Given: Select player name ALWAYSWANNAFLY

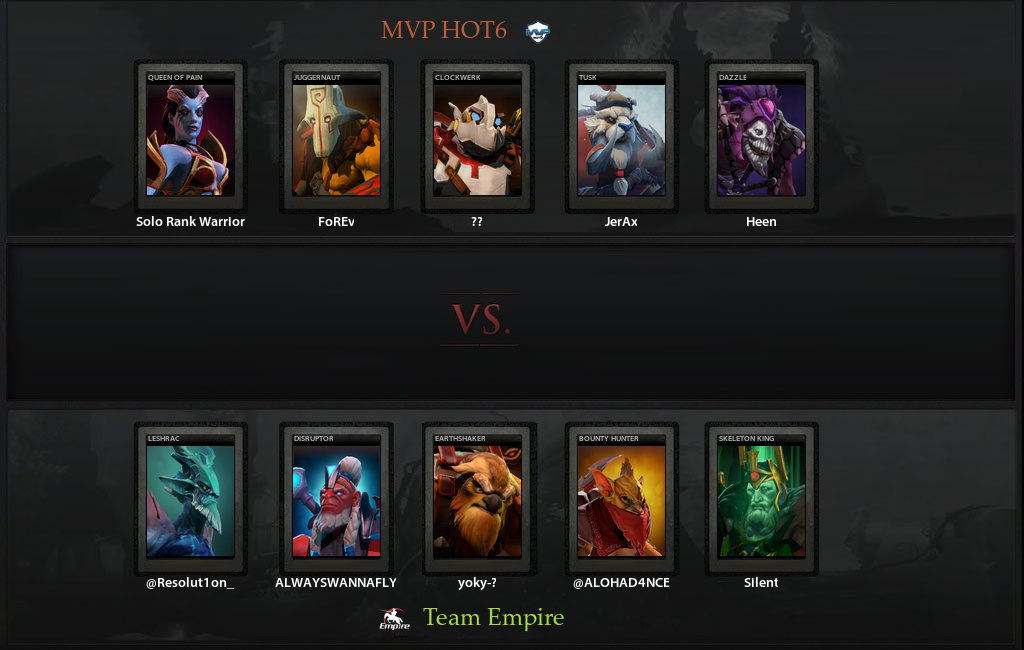Looking at the screenshot, I should coord(336,583).
